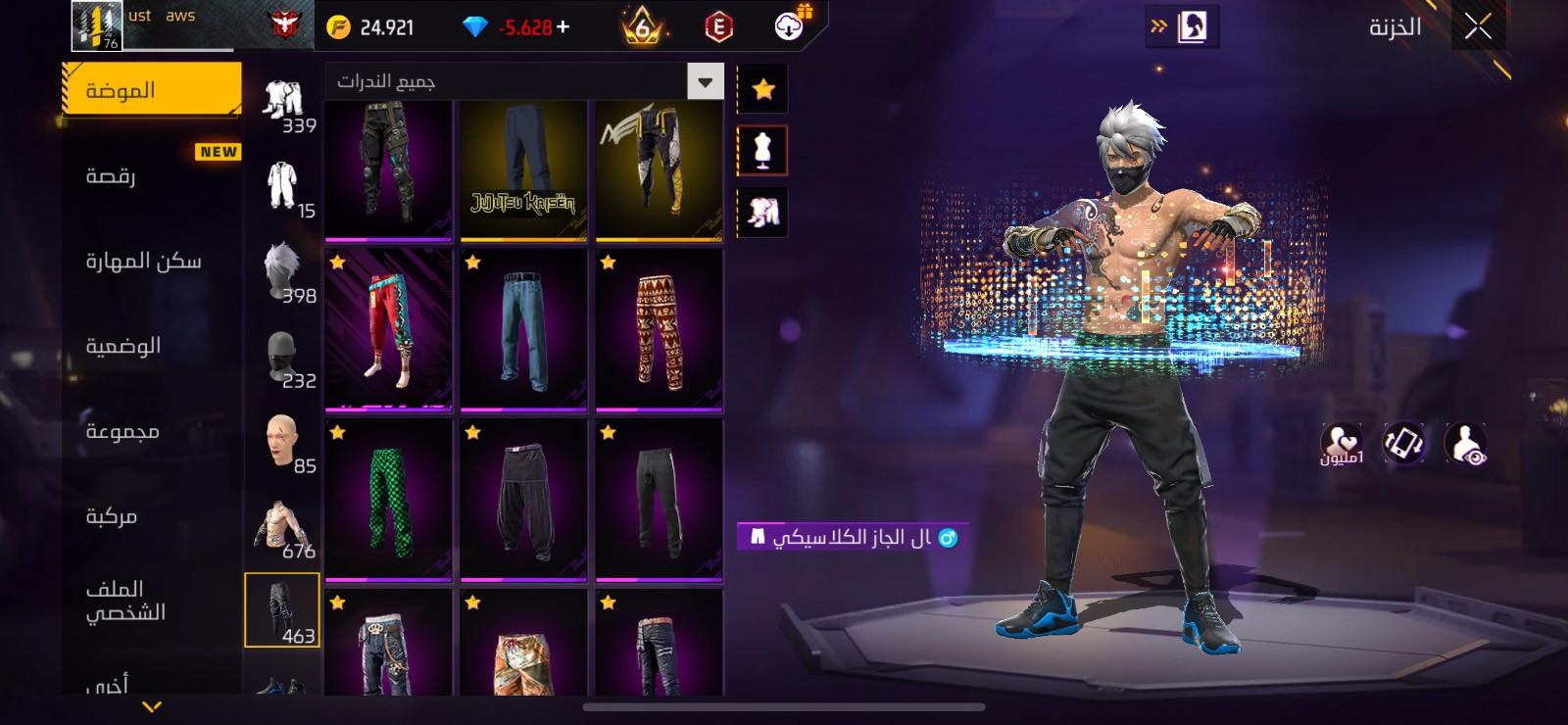Open the mask category with 232 items
Screen dimensions: 1568x725
[282, 358]
